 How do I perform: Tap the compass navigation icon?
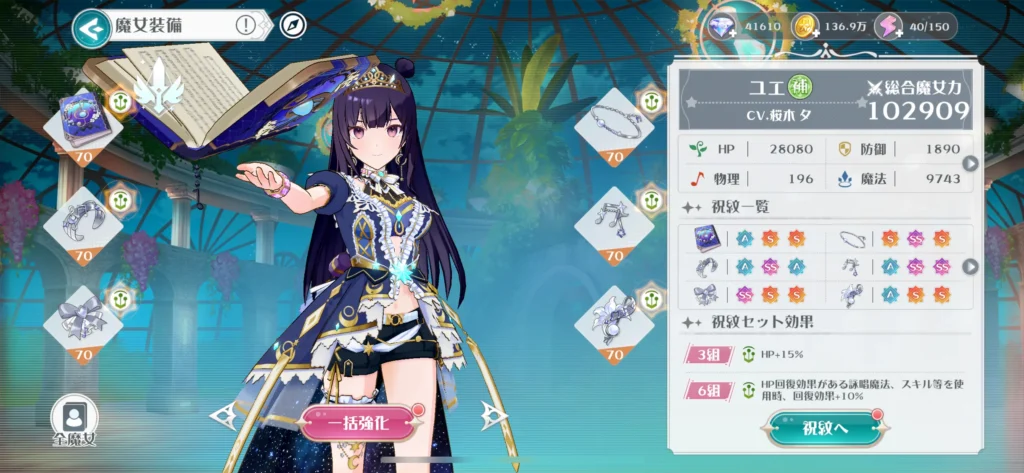tap(293, 26)
